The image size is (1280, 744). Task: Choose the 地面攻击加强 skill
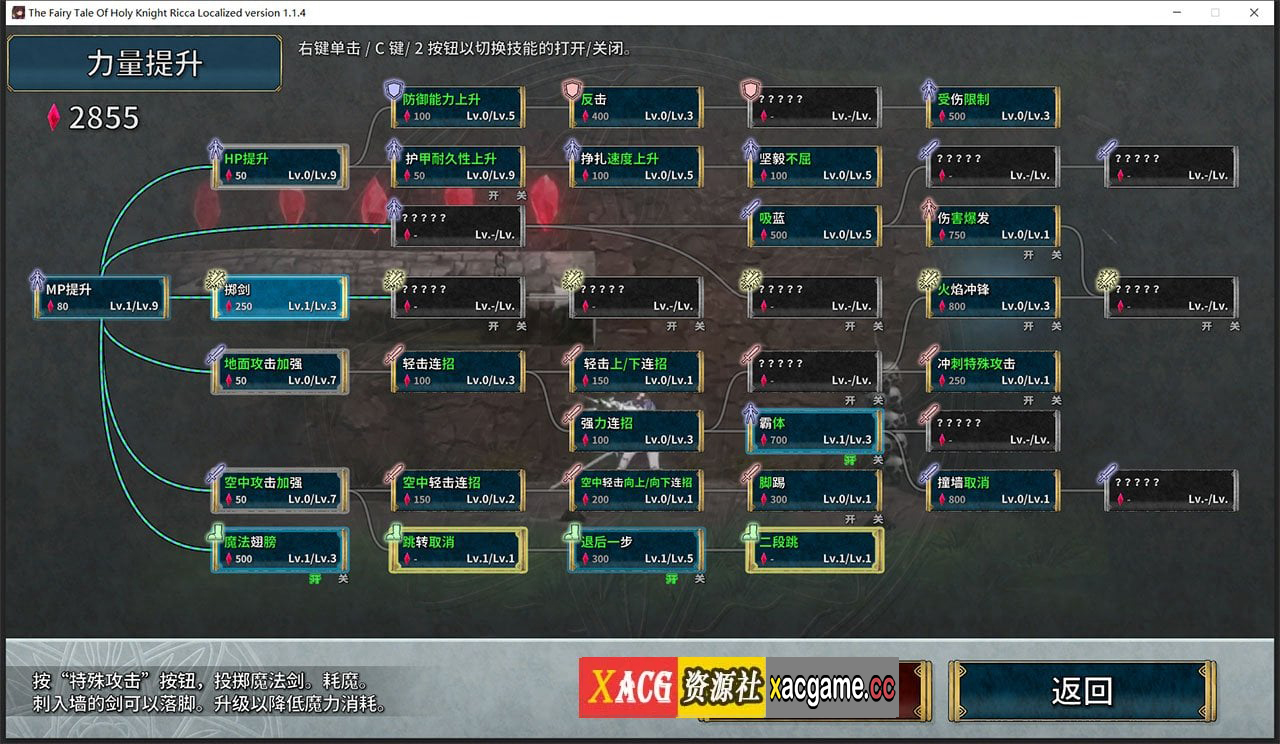280,372
